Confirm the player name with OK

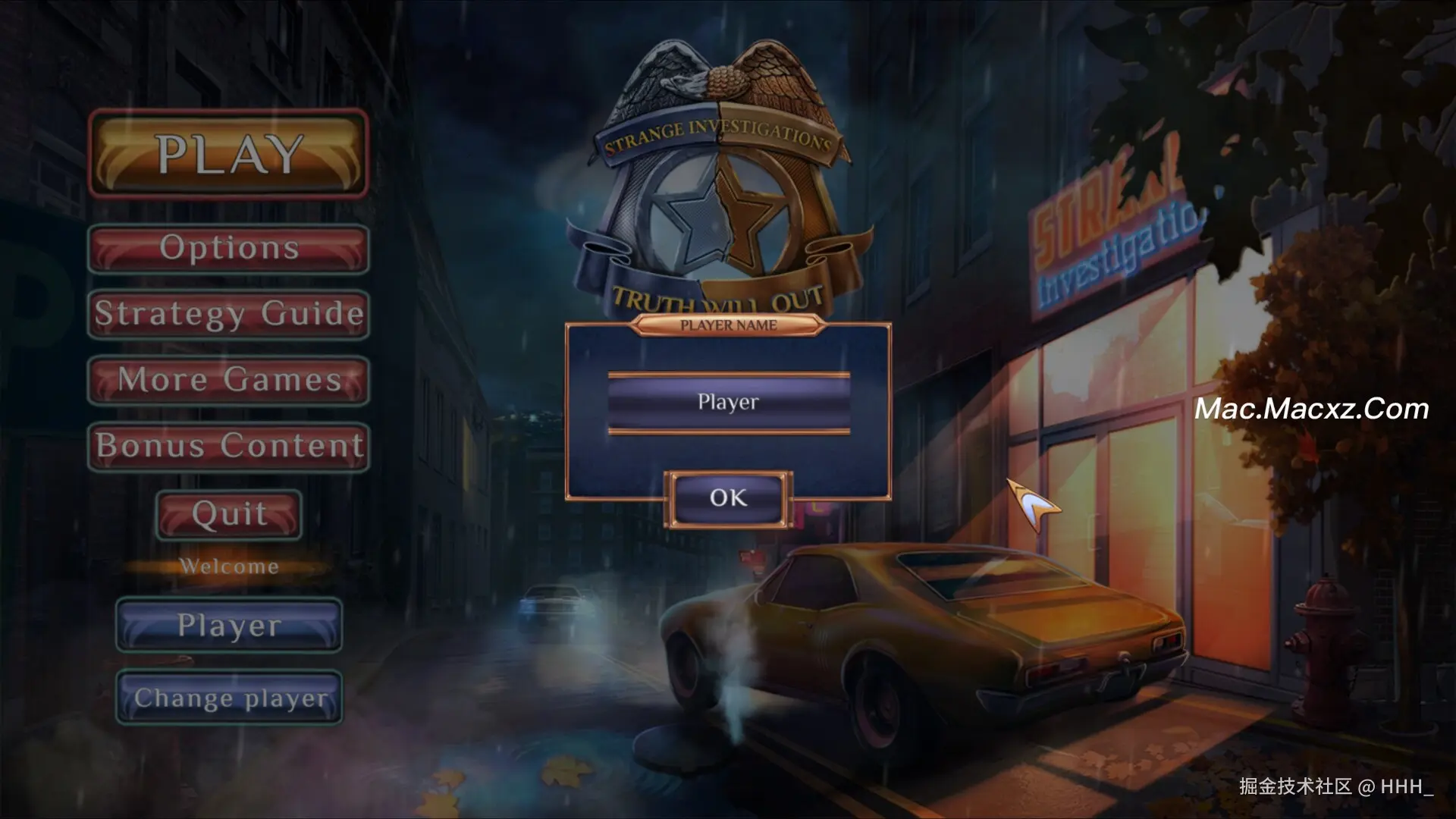(x=728, y=498)
